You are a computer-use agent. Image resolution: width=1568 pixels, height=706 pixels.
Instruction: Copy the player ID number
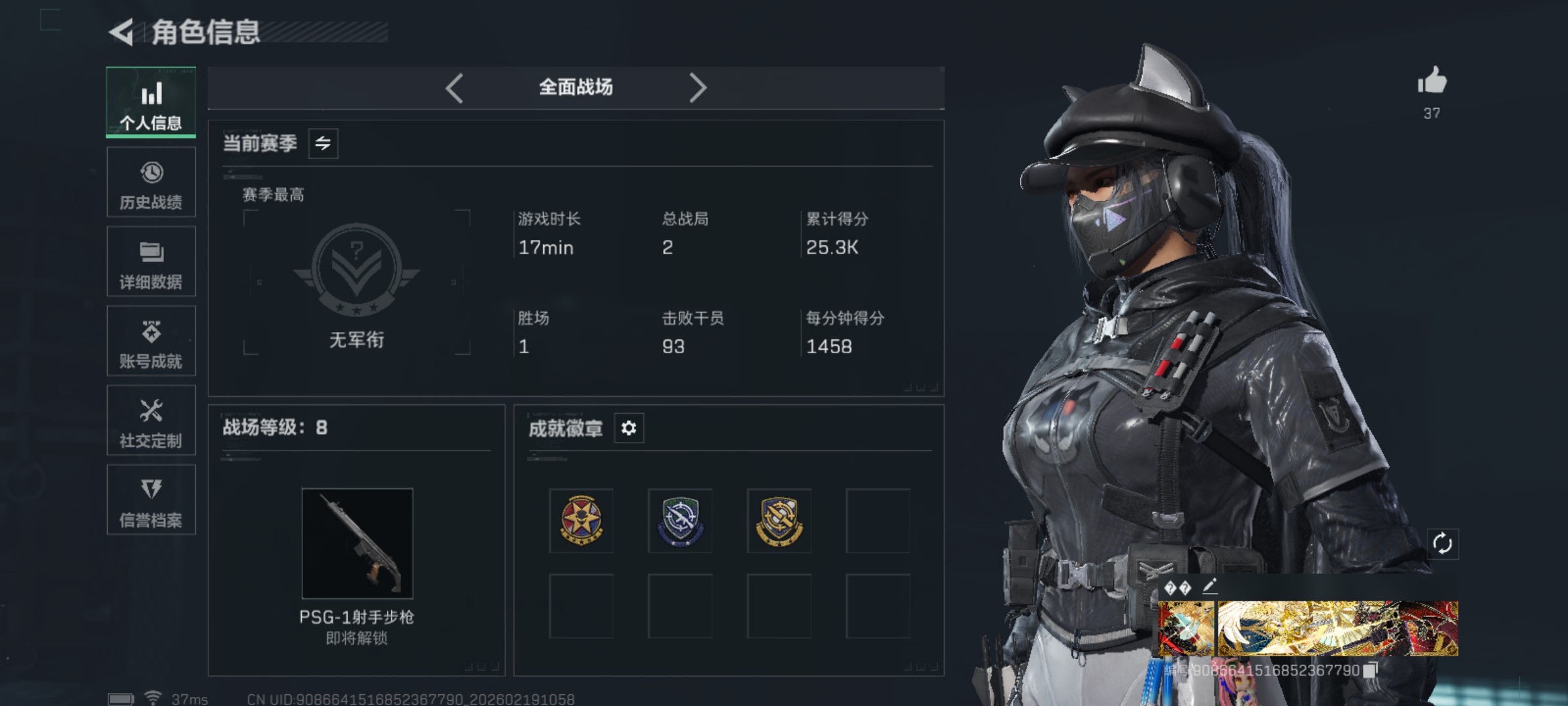coord(1370,670)
